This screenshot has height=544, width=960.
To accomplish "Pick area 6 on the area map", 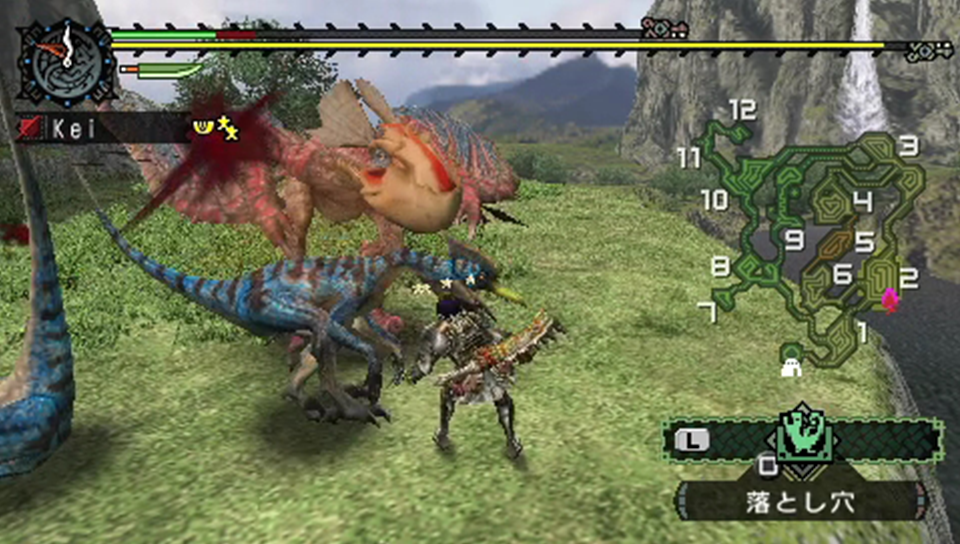I will tap(841, 272).
